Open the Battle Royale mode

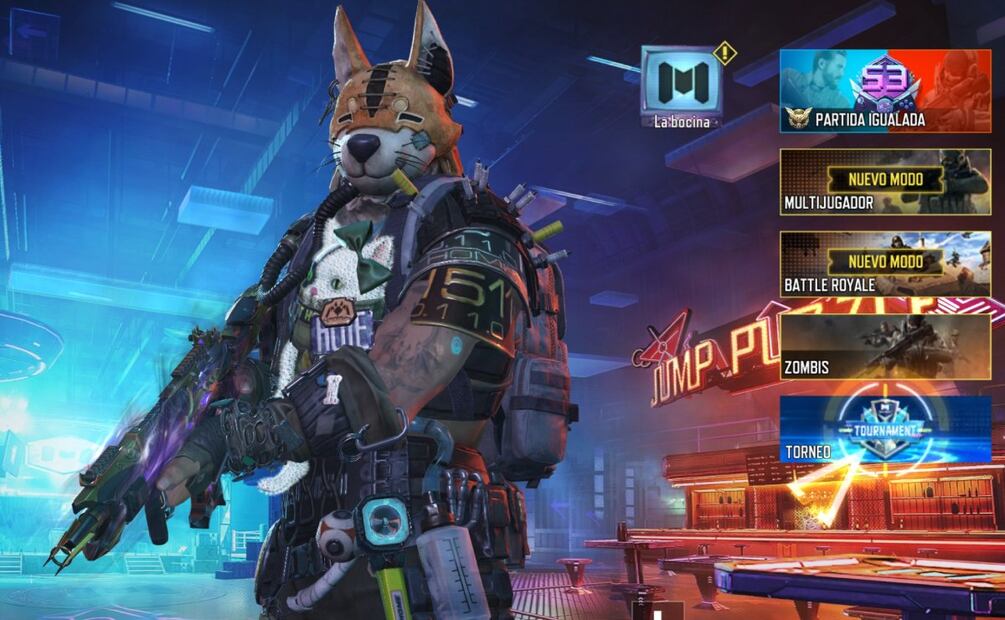885,265
